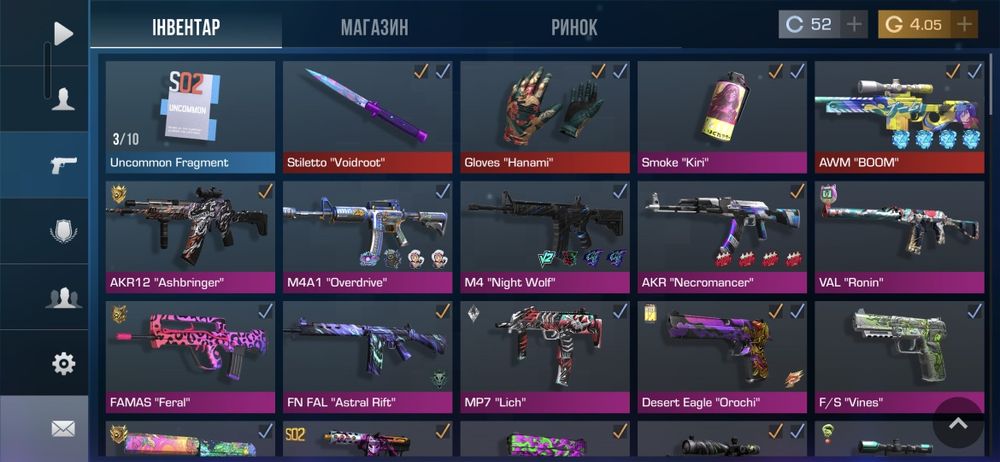
Task: Open the Ринок market tab
Action: [574, 27]
